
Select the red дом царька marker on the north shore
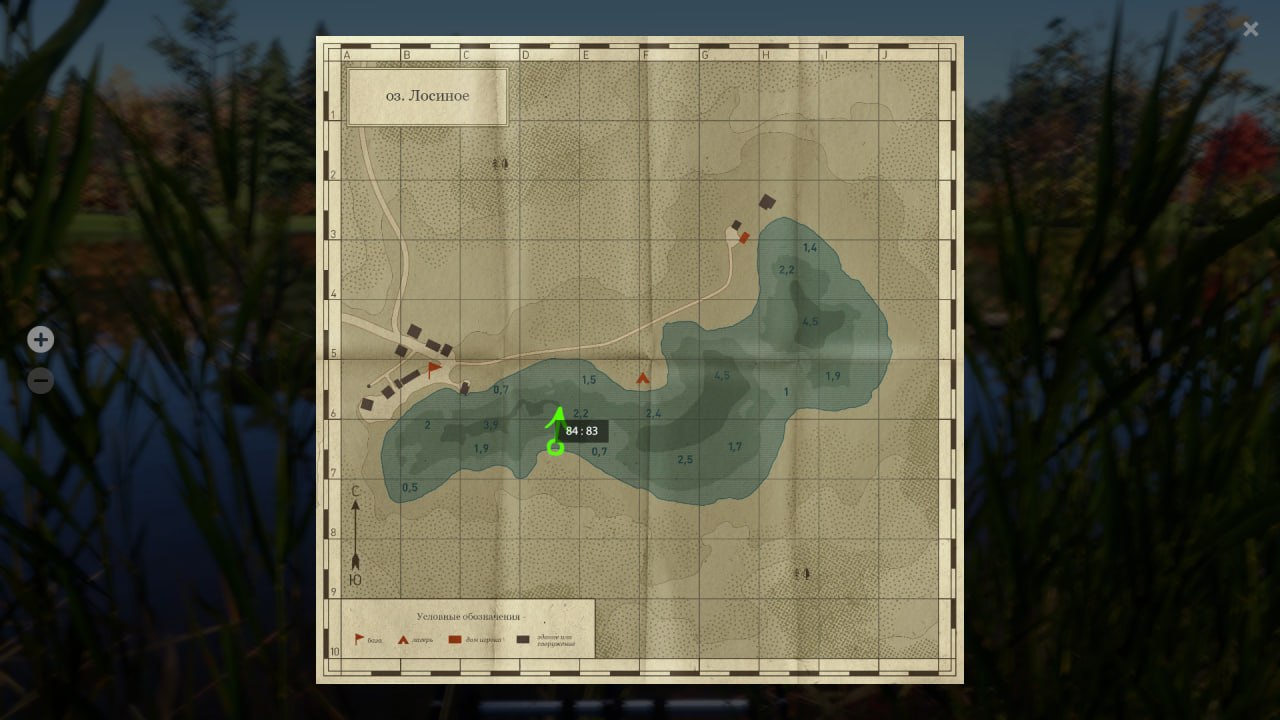(x=744, y=238)
